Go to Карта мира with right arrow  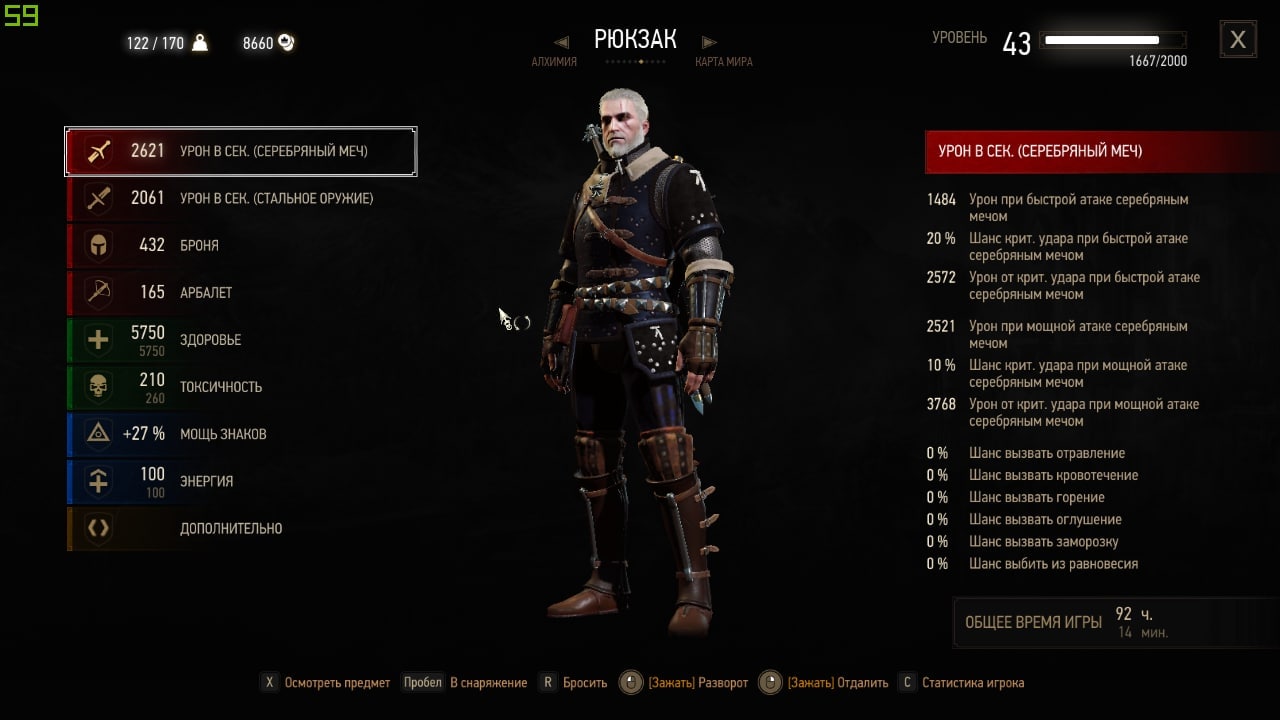tap(710, 43)
